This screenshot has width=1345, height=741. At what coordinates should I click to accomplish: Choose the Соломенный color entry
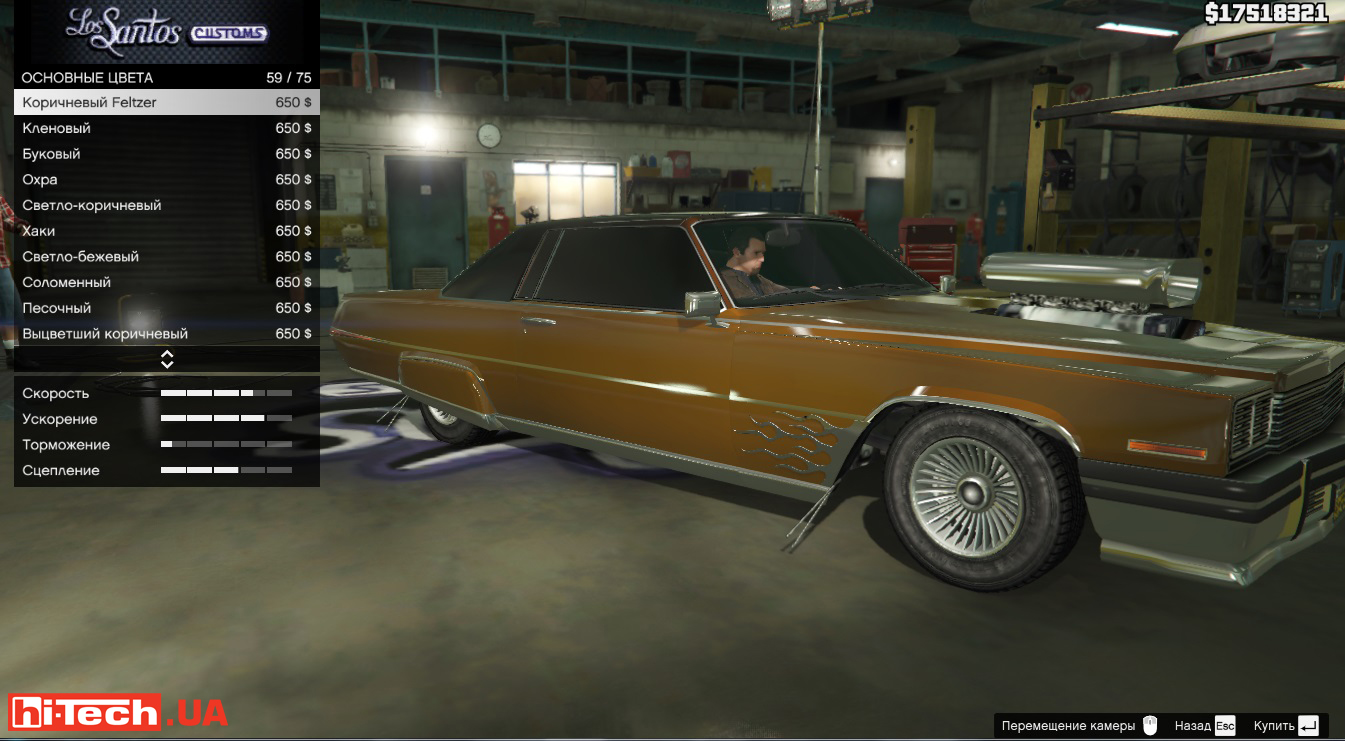tap(167, 282)
